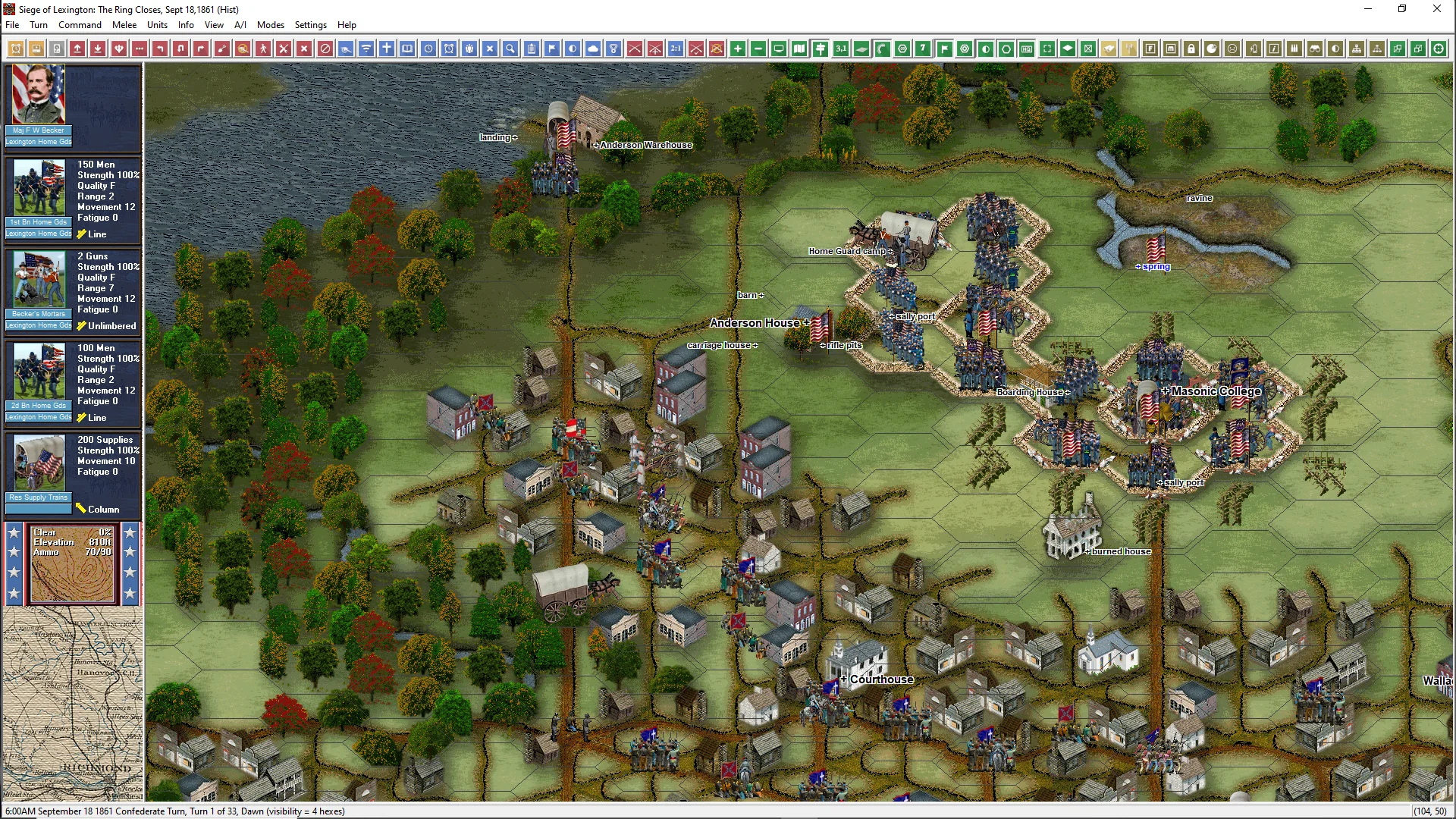Click the binoculars toolbar button

[x=1315, y=49]
